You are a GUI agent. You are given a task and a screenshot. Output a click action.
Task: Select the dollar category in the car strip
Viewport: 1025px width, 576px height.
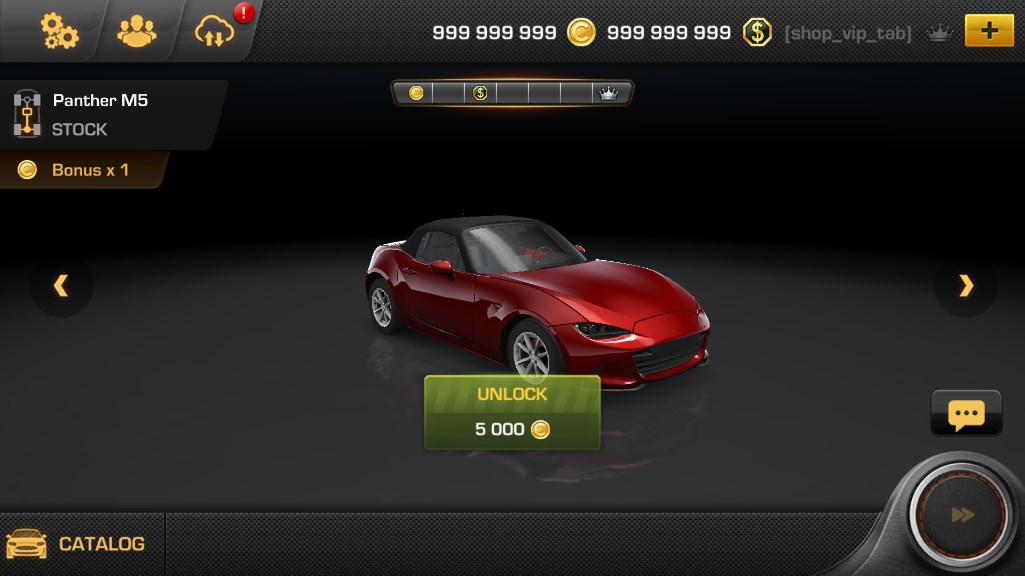(x=480, y=93)
